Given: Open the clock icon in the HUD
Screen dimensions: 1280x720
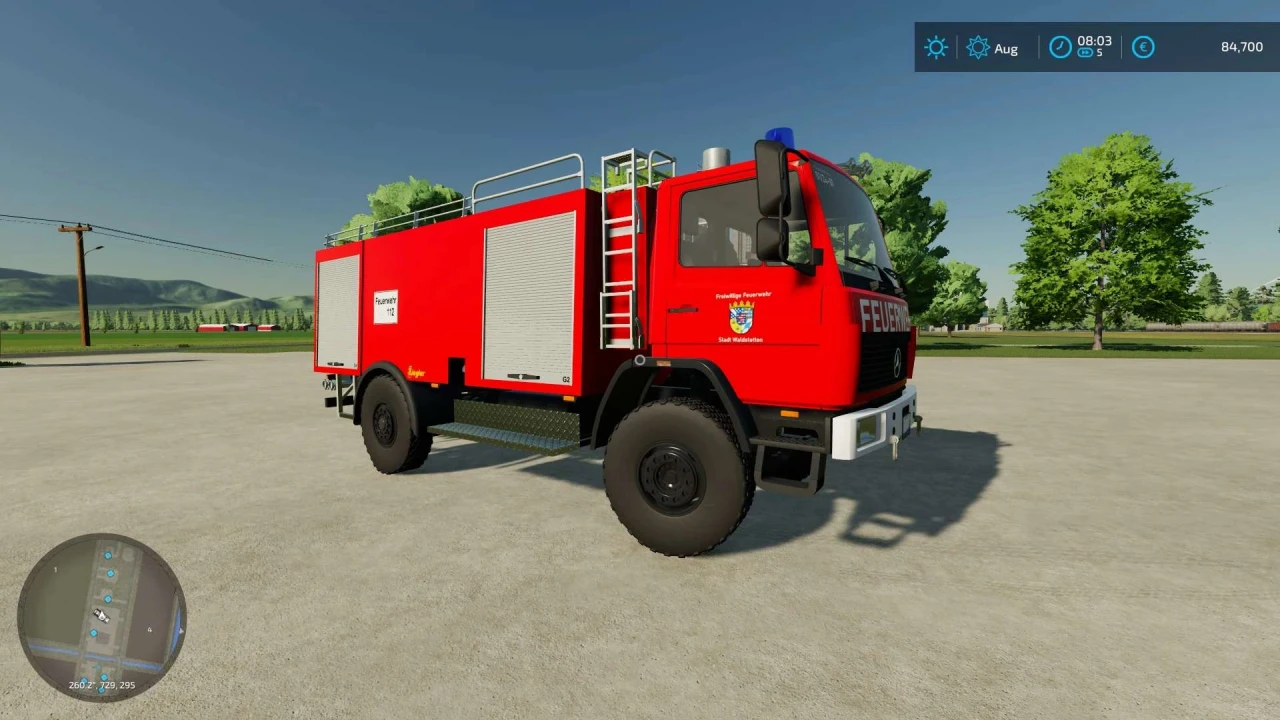Looking at the screenshot, I should 1061,46.
